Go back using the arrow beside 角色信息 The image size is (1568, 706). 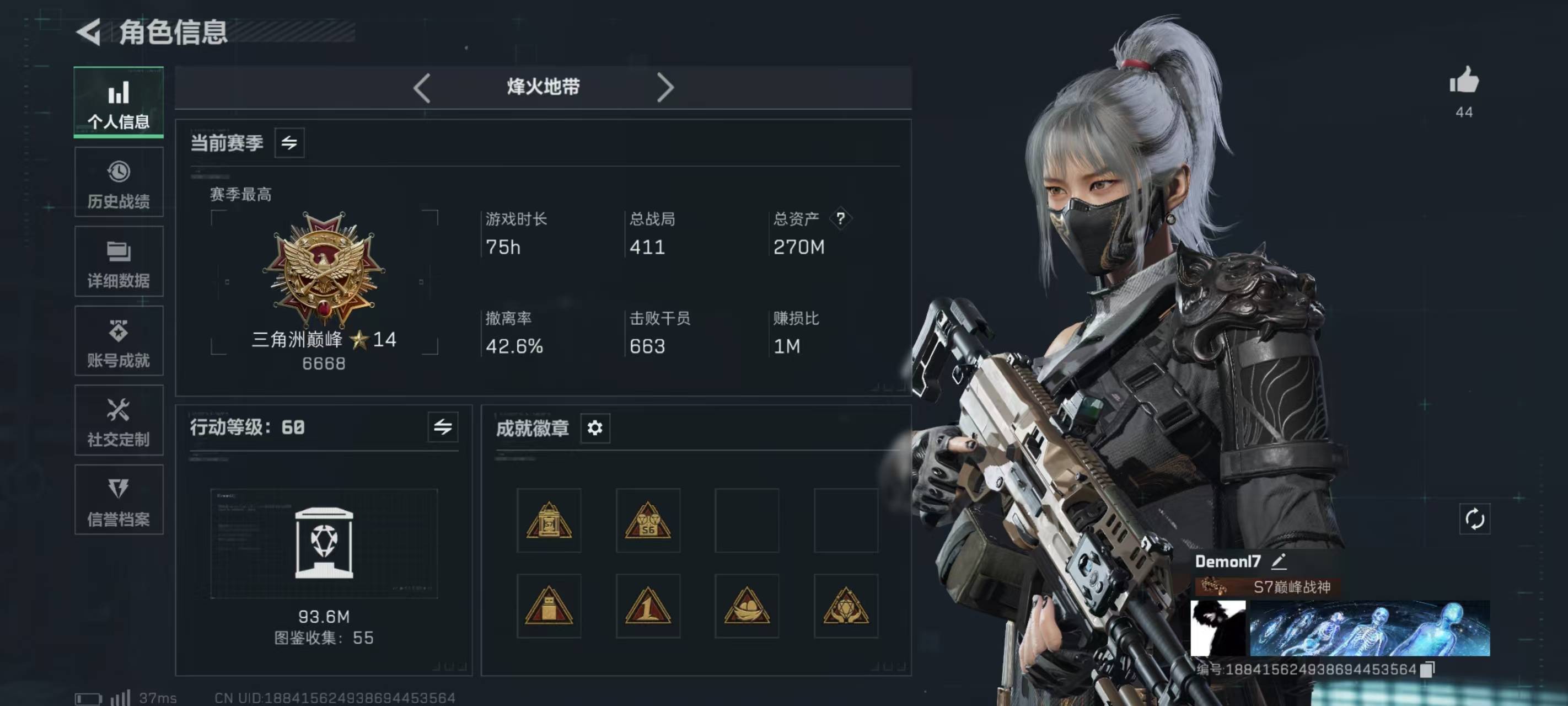(89, 33)
